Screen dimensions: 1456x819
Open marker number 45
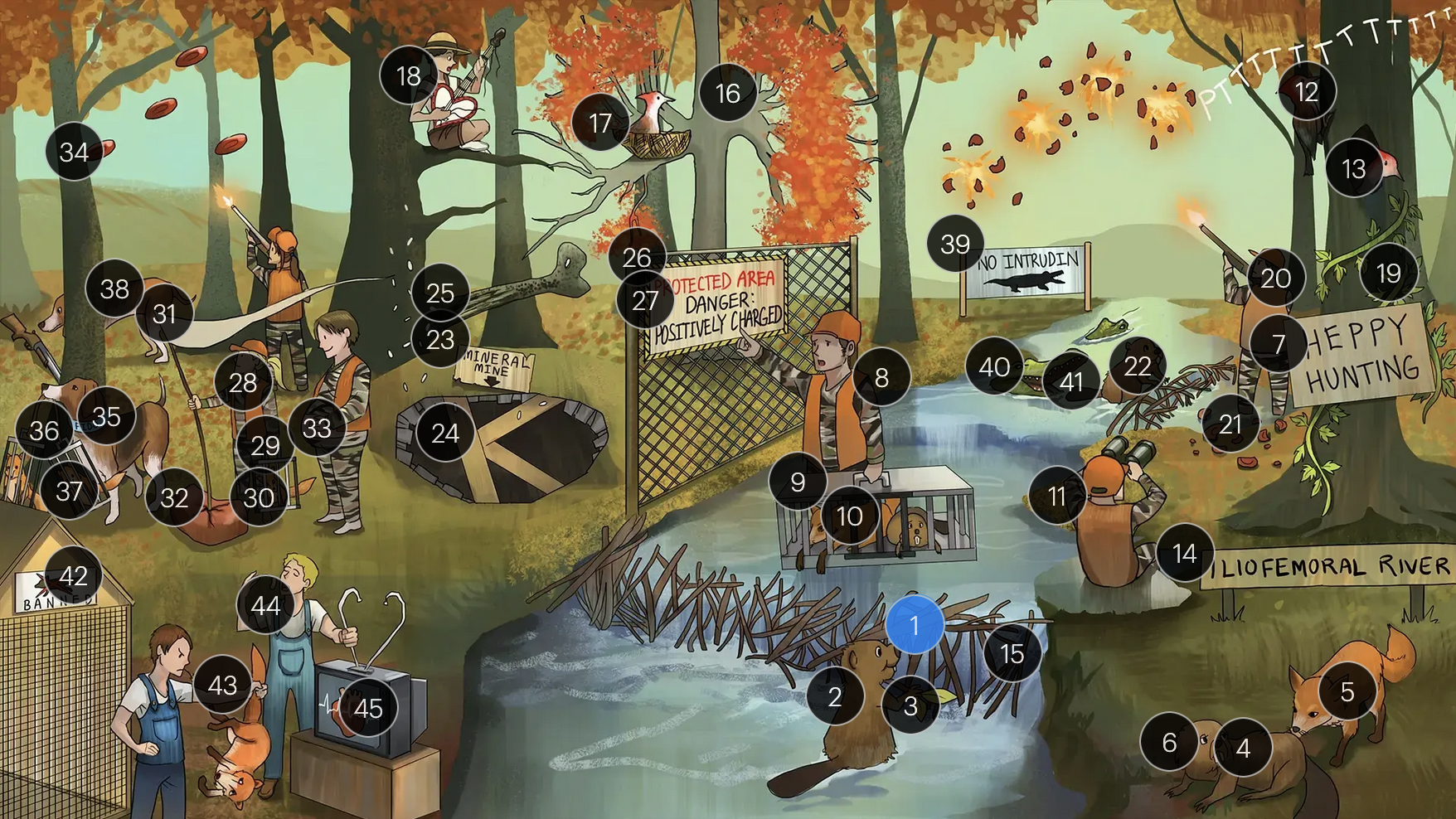(368, 708)
